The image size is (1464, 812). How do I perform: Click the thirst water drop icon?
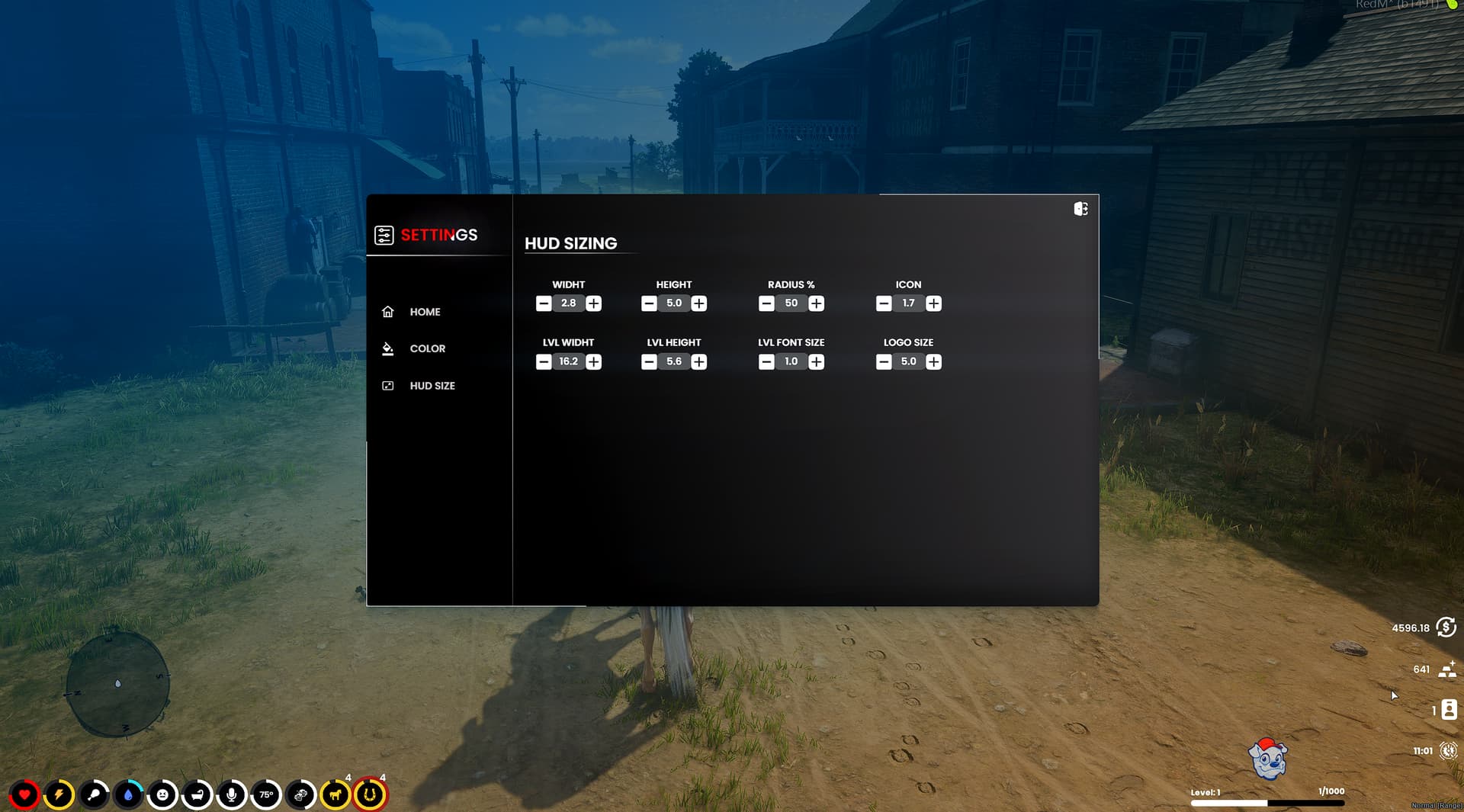(128, 794)
